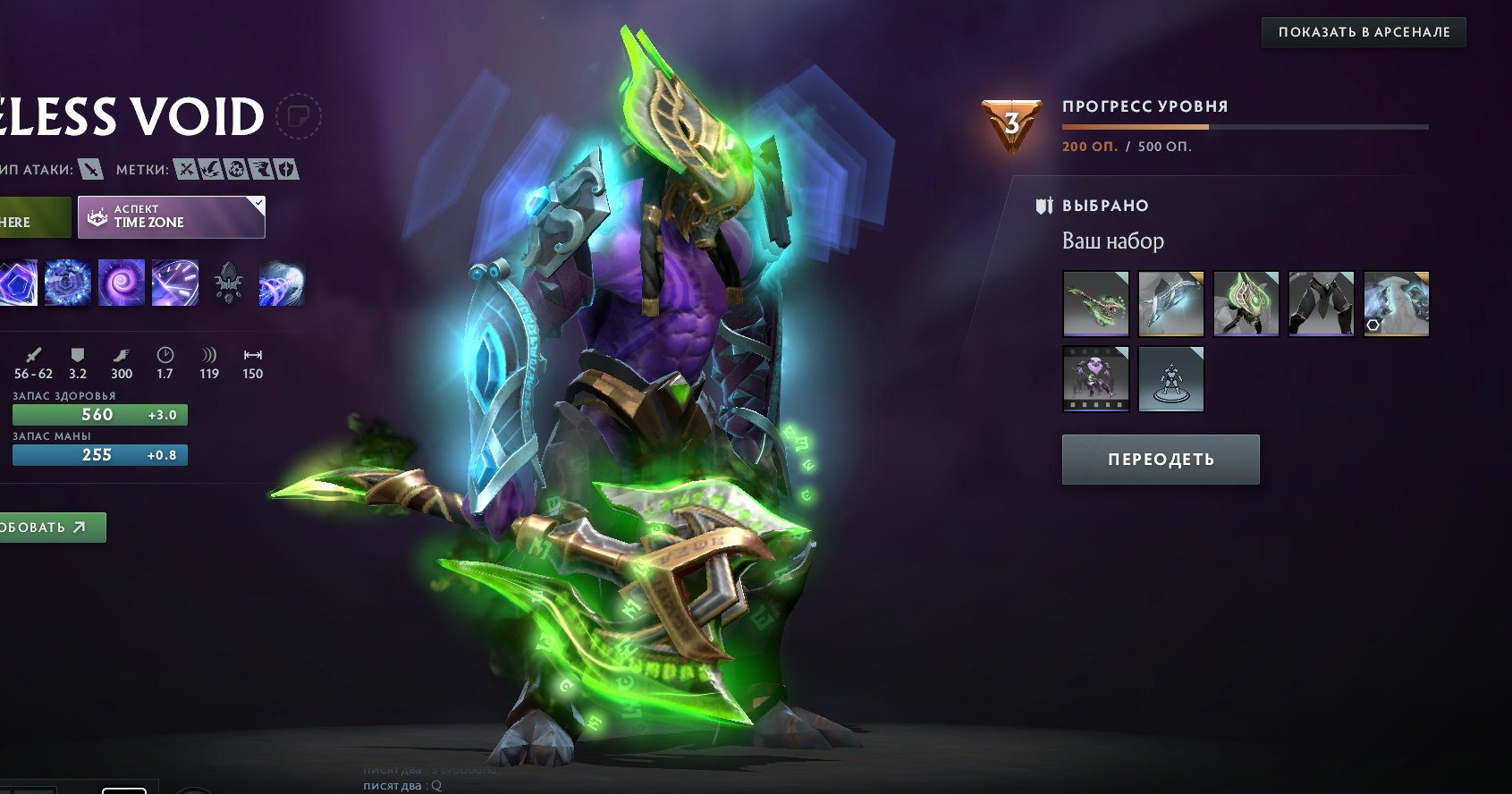This screenshot has height=794, width=1512.
Task: Select the Time Zone aspect
Action: tap(172, 217)
